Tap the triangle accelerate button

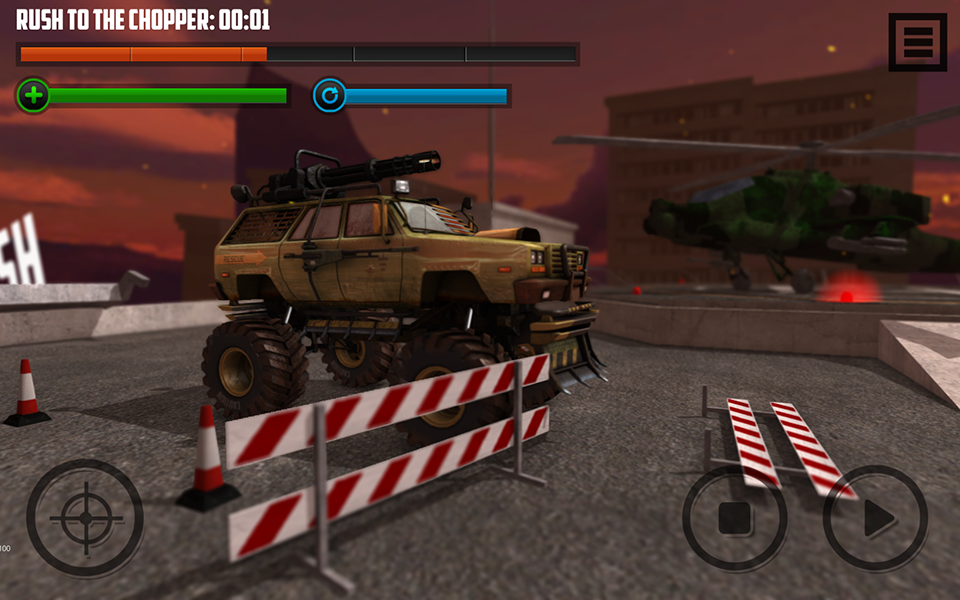click(x=876, y=518)
